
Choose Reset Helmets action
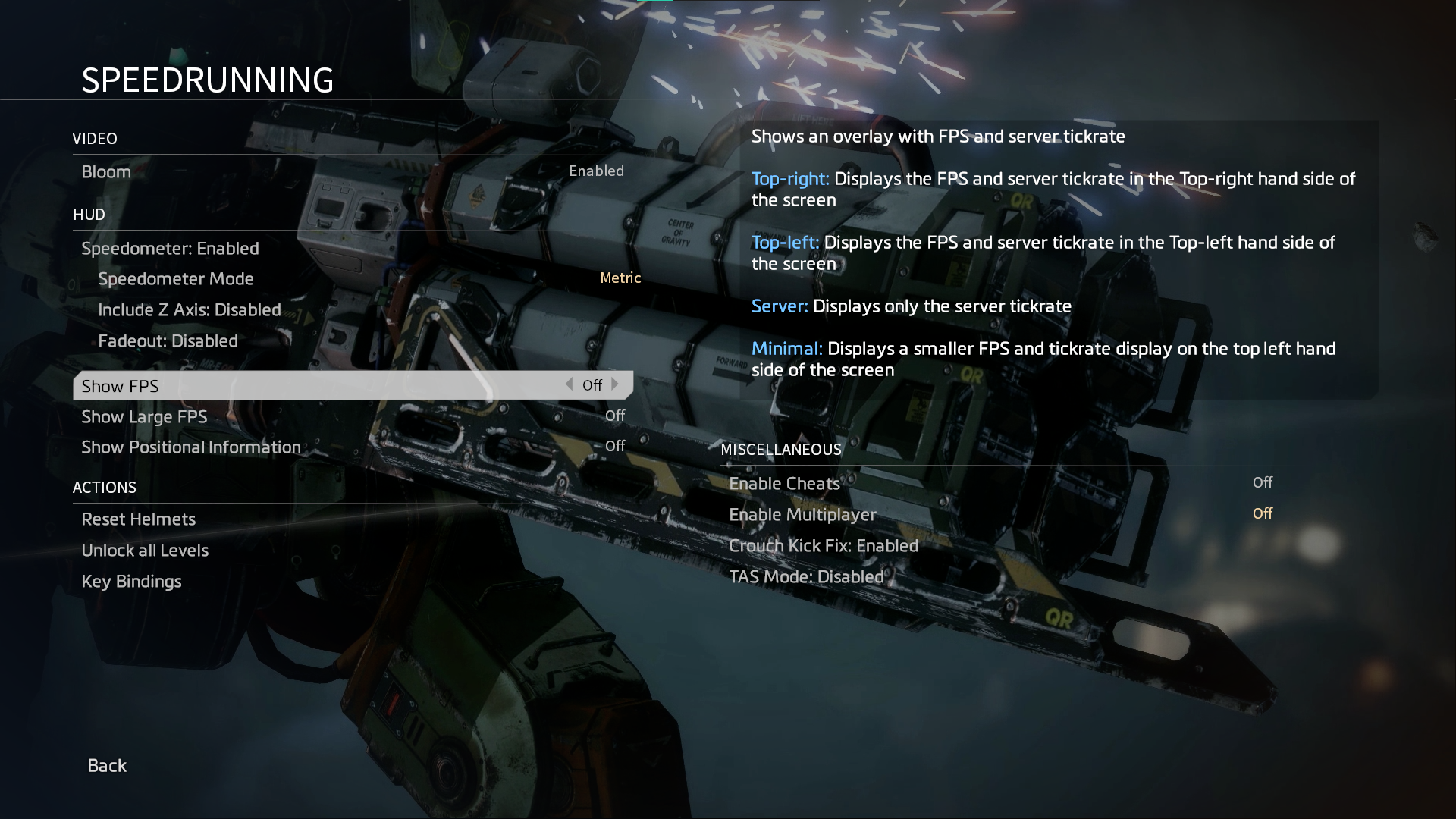point(138,519)
